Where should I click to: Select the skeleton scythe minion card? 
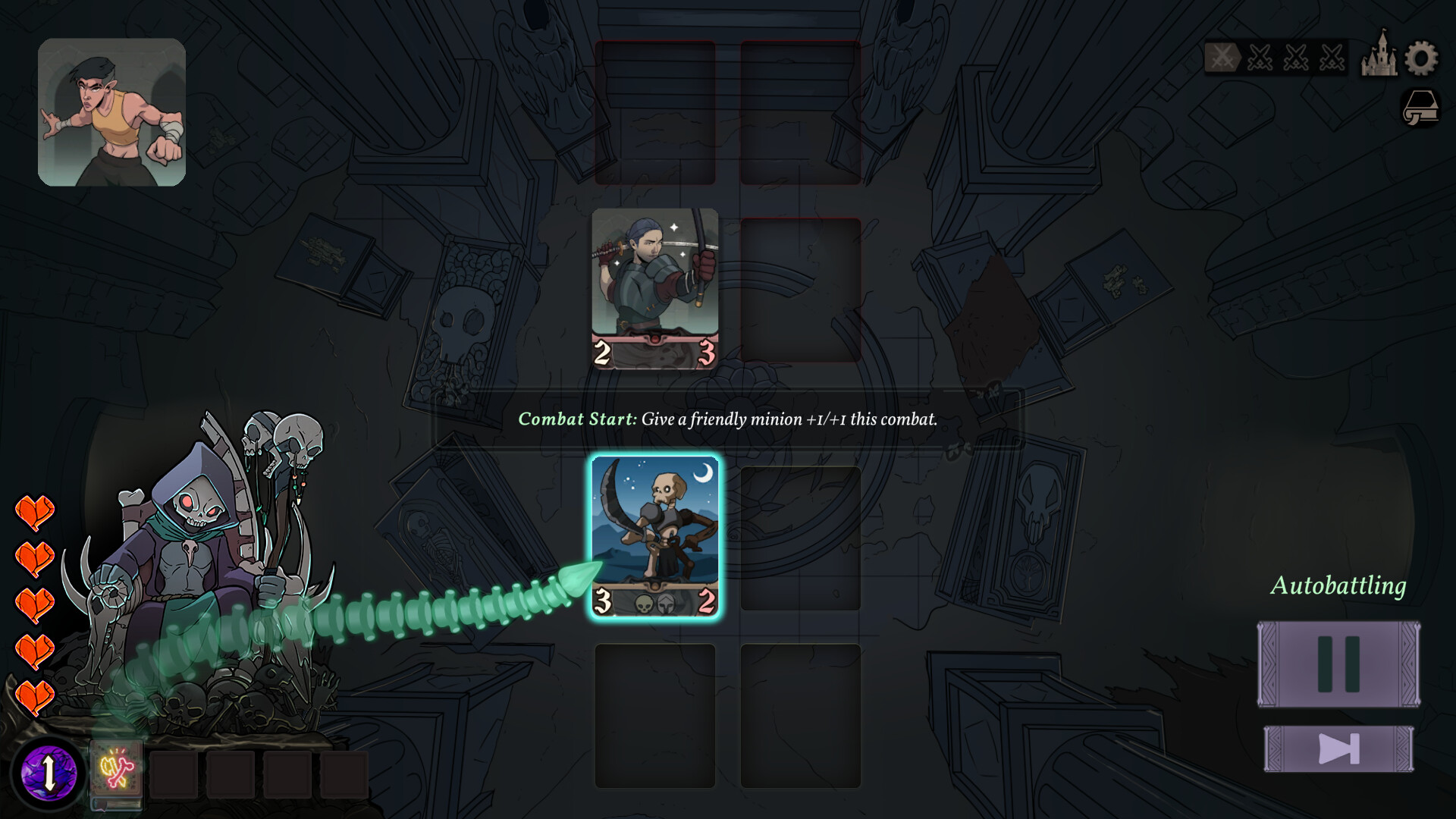(655, 536)
